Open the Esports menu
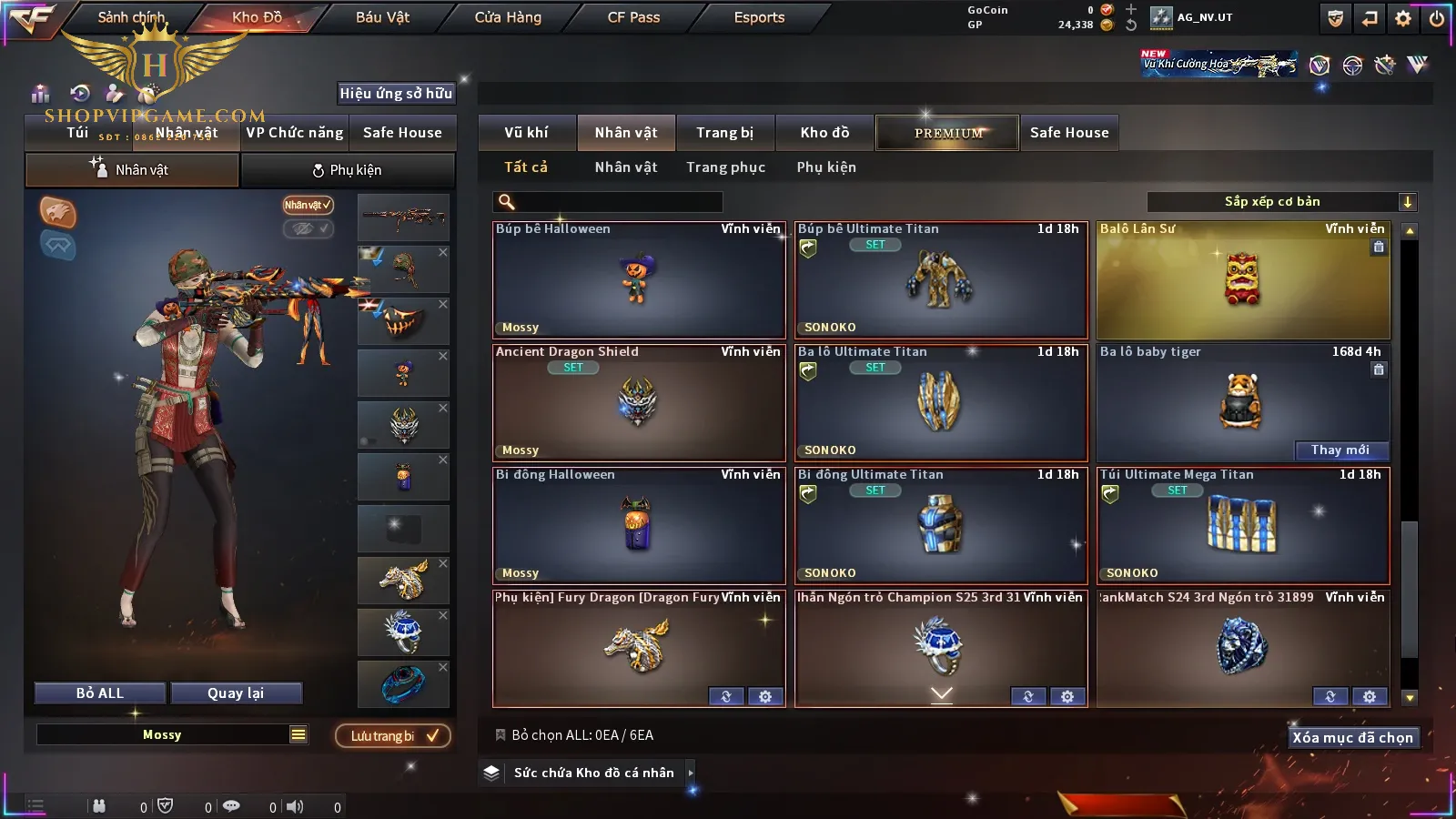Image resolution: width=1456 pixels, height=819 pixels. click(759, 17)
